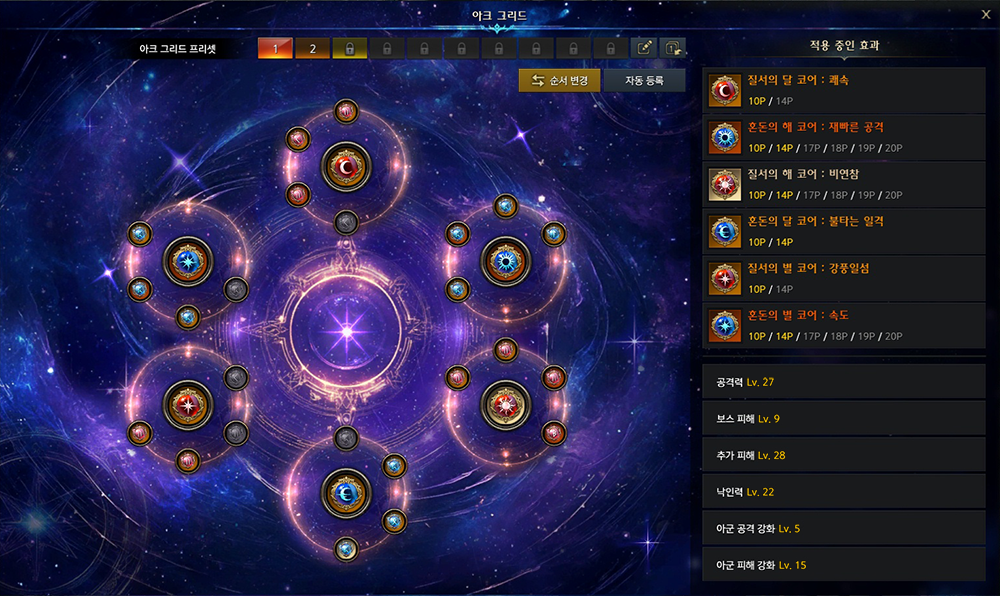Viewport: 1000px width, 596px height.
Task: Close the Ark Grid window
Action: pos(987,14)
